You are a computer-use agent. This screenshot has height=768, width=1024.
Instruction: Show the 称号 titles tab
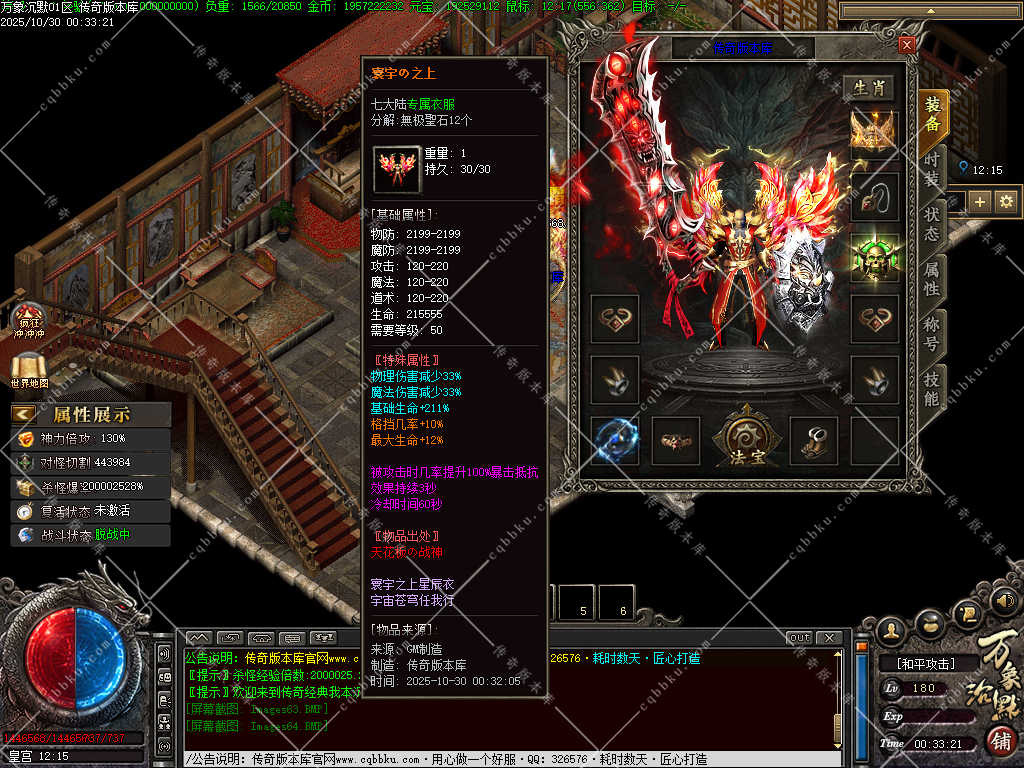pos(932,335)
